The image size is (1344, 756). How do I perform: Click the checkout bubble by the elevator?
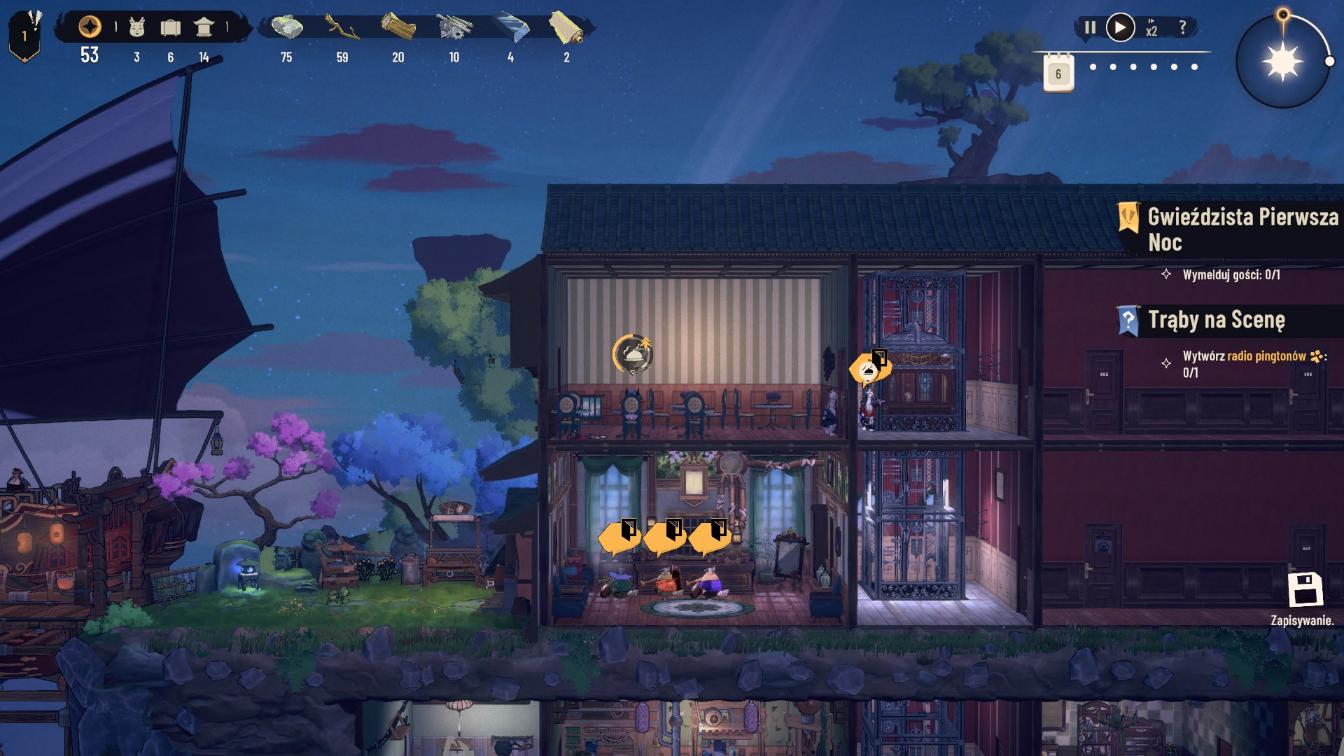[x=869, y=368]
